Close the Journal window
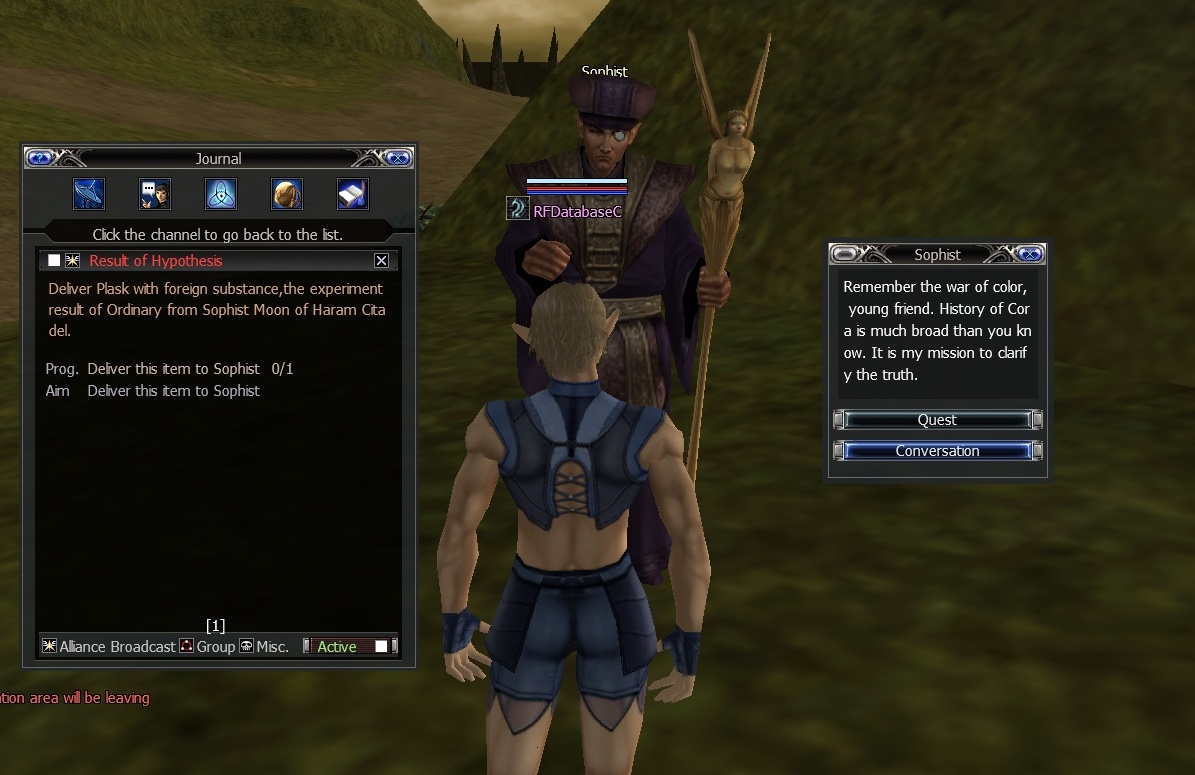This screenshot has height=775, width=1195. (398, 158)
